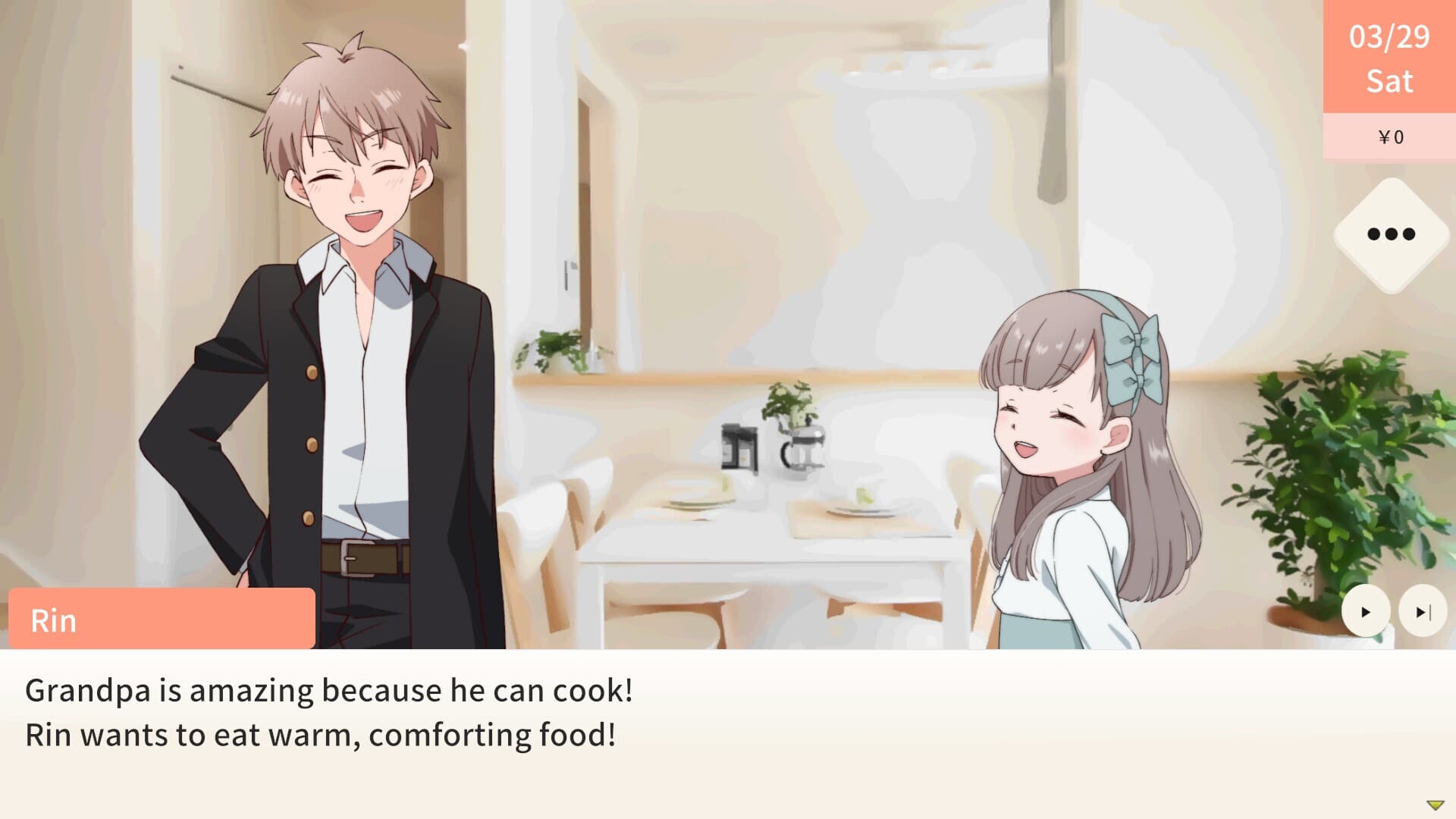This screenshot has width=1456, height=819.
Task: Expand the money panel showing ¥0
Action: point(1392,137)
